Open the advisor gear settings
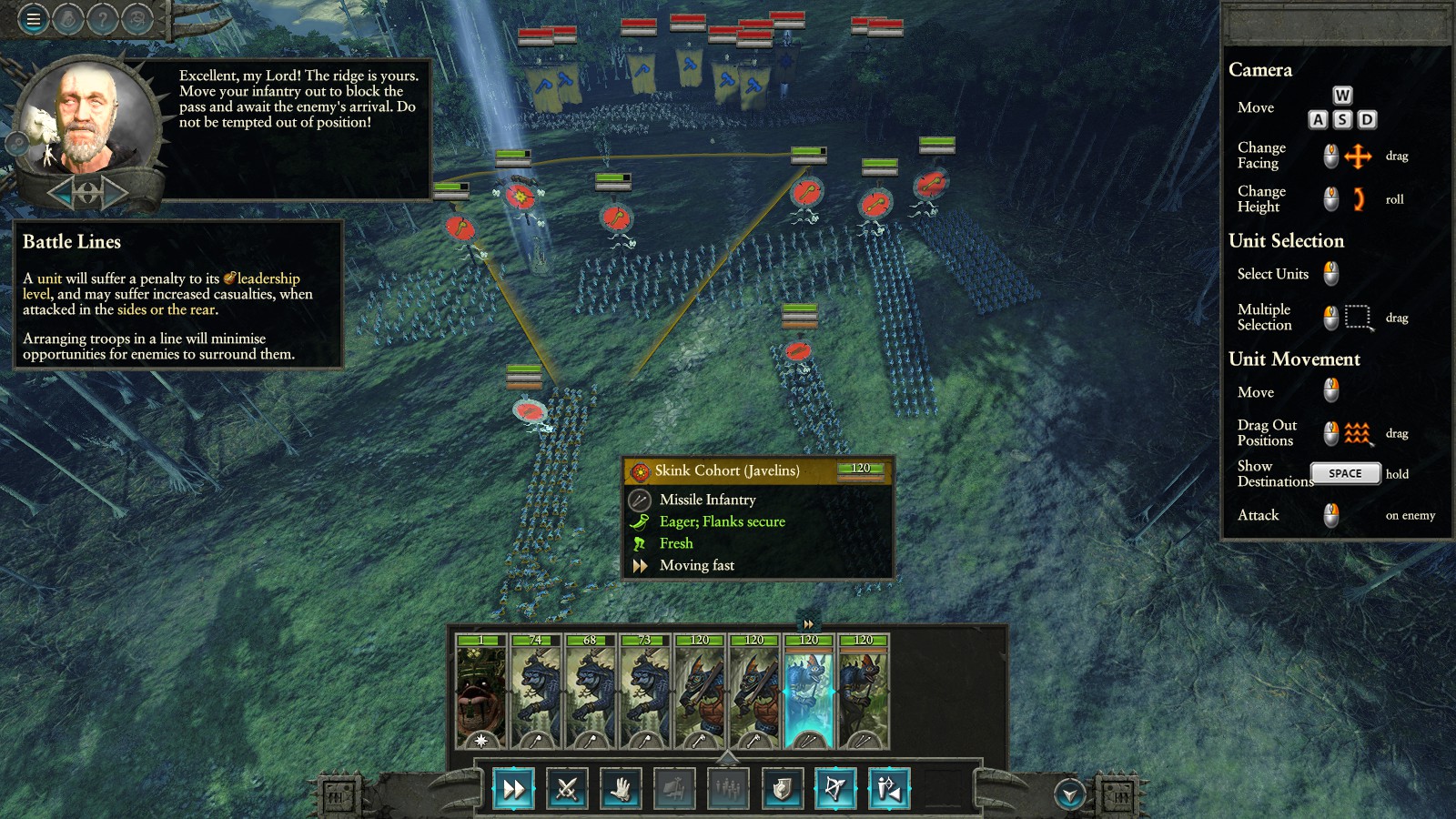1456x819 pixels. point(17,143)
